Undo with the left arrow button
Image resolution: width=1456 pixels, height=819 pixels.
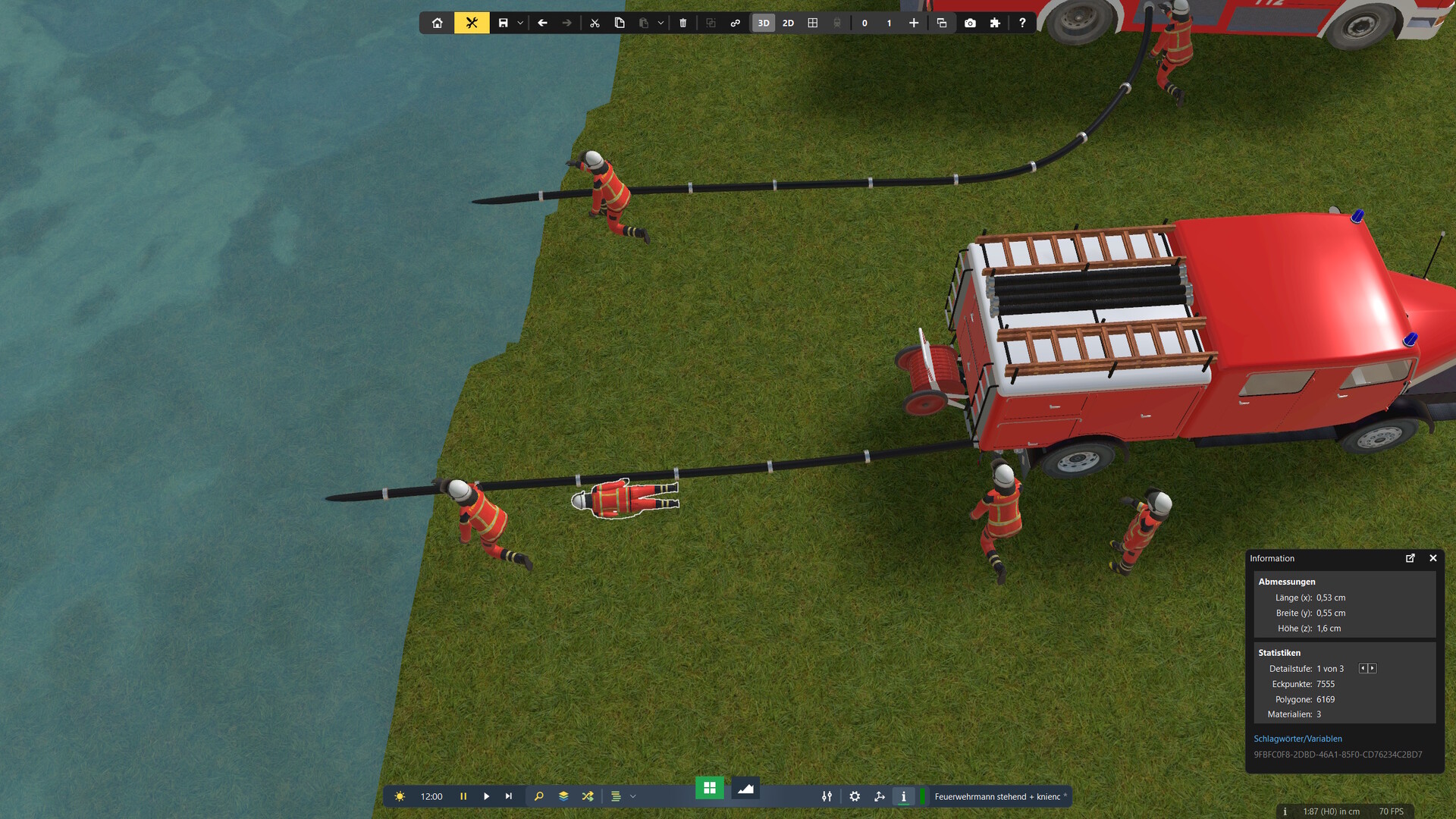[x=542, y=23]
